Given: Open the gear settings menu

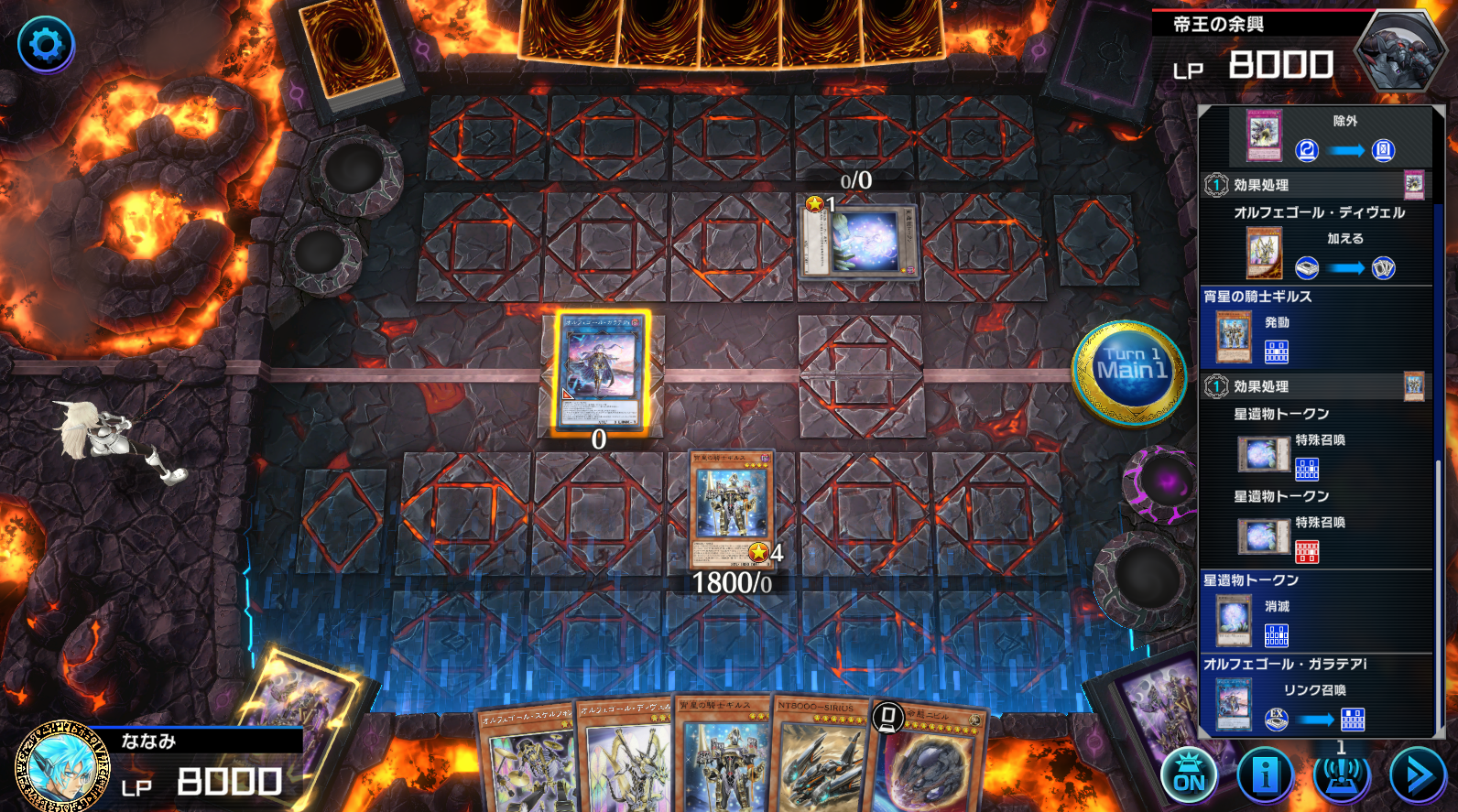Looking at the screenshot, I should [x=46, y=44].
